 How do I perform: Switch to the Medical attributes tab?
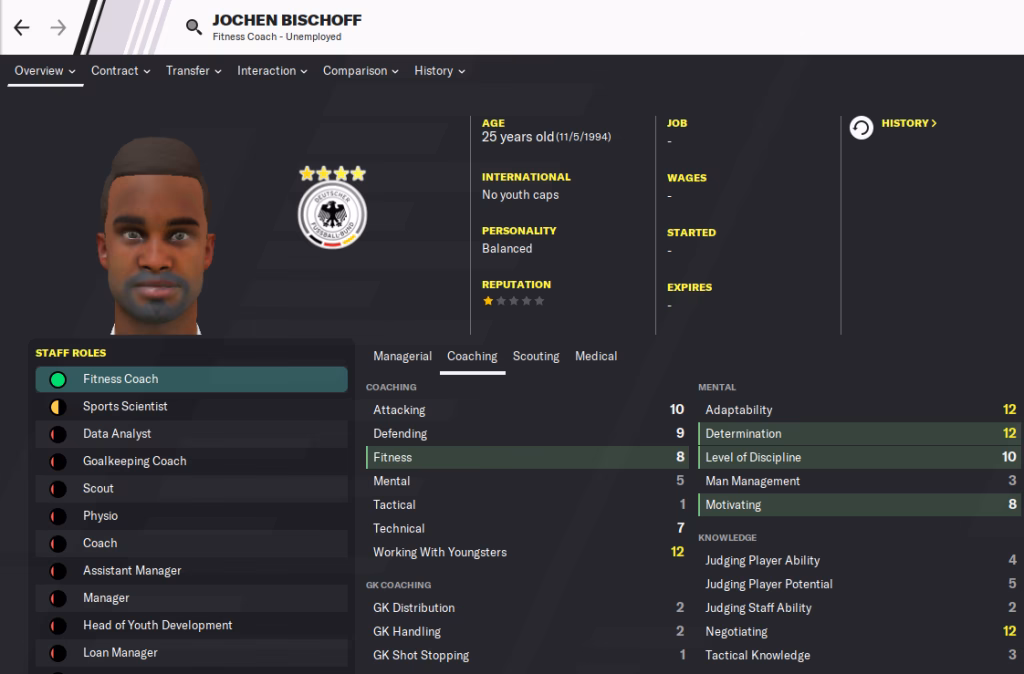[596, 356]
